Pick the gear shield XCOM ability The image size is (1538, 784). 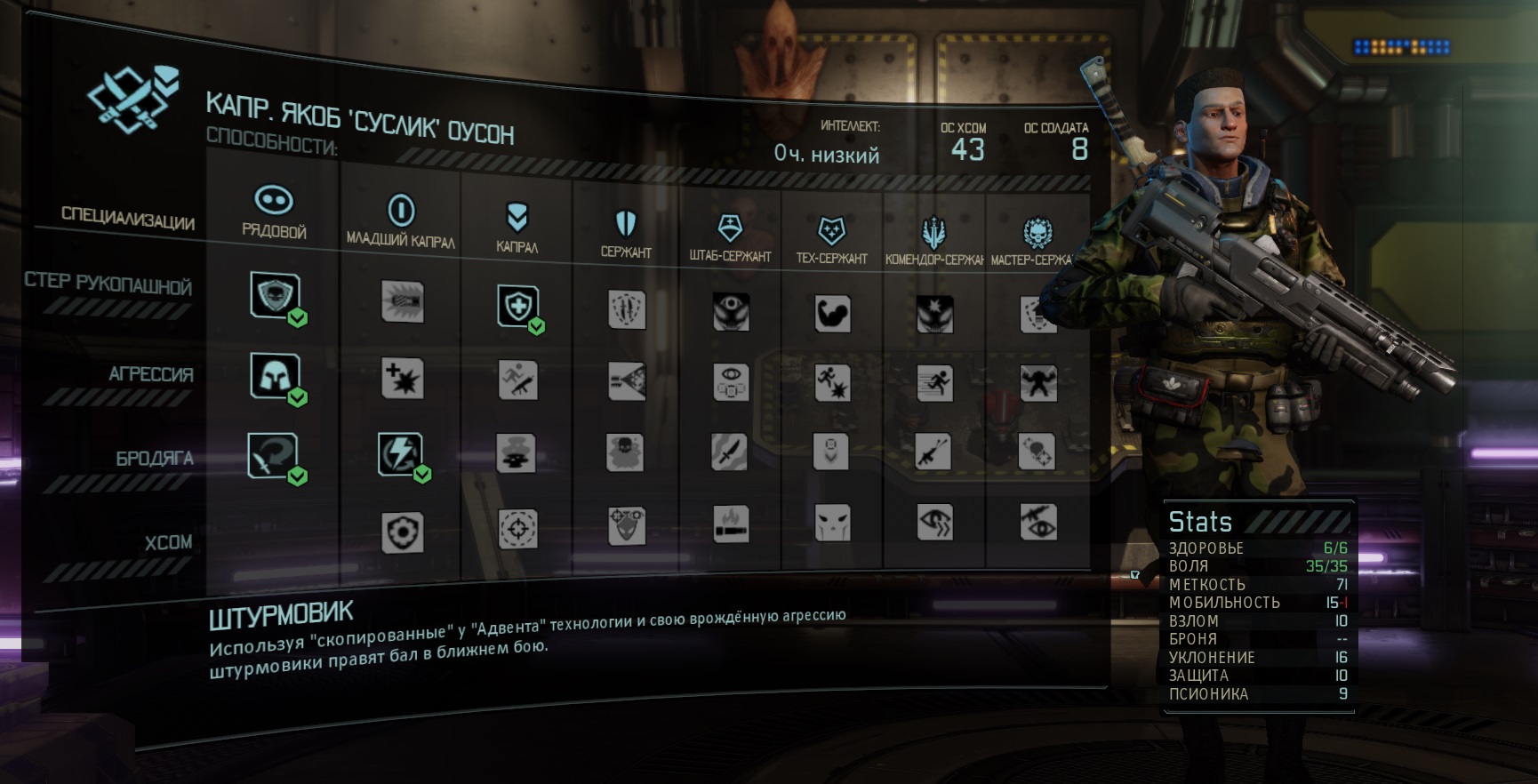(402, 532)
